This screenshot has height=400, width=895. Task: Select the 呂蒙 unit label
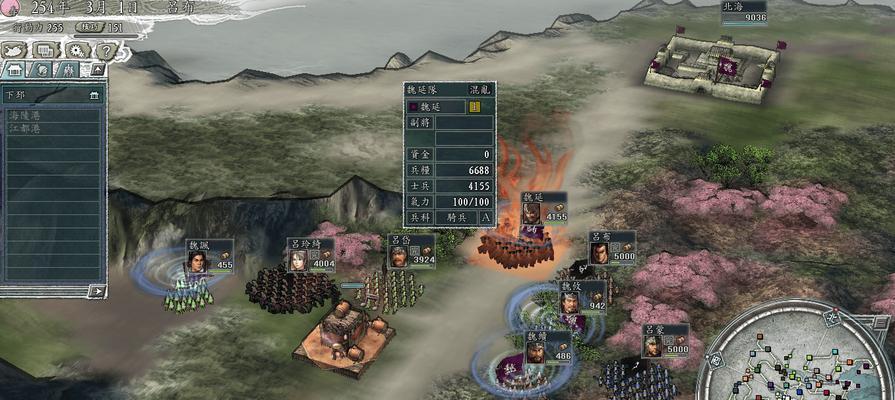click(x=665, y=340)
